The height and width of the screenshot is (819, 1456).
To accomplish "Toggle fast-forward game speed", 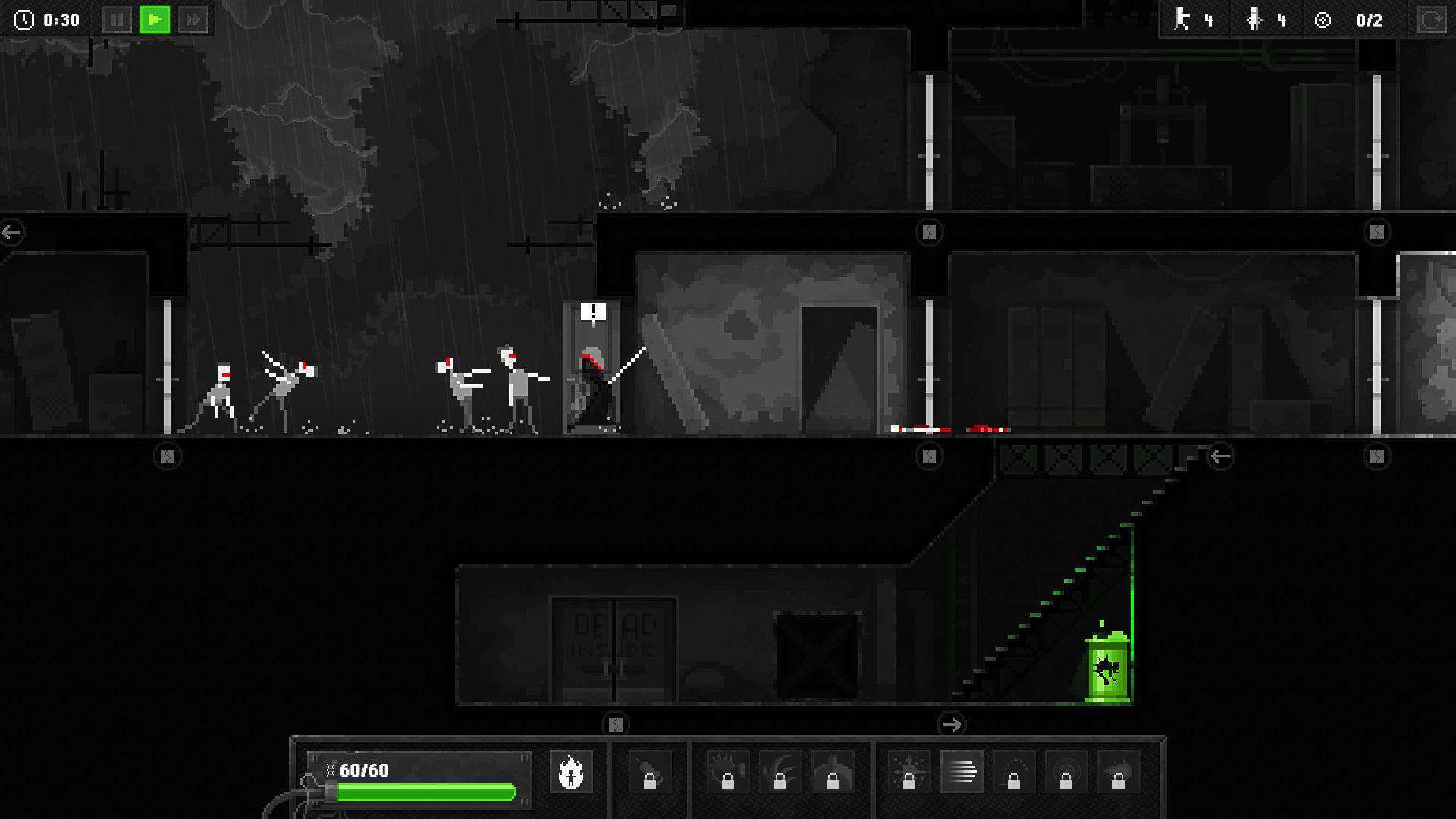I will point(192,20).
